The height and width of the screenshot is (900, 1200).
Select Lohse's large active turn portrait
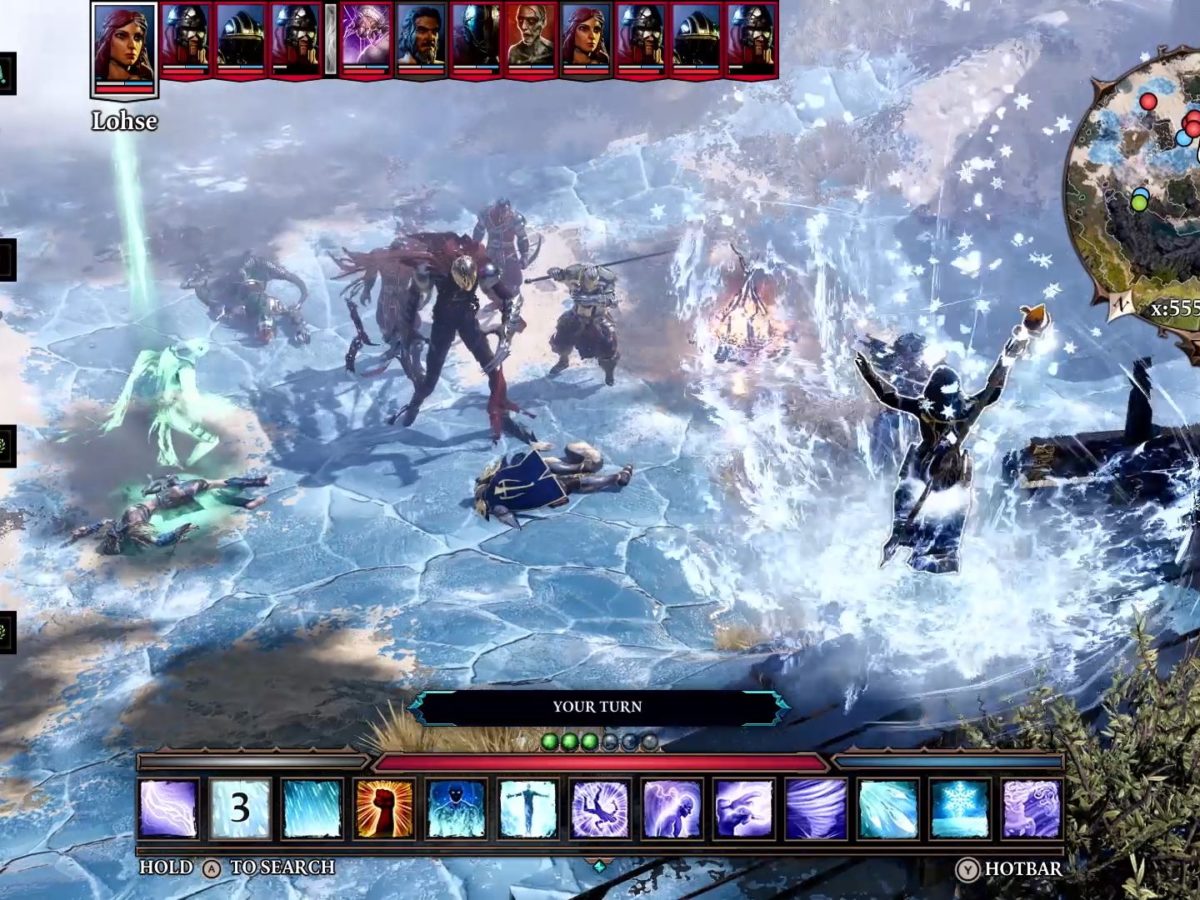124,47
